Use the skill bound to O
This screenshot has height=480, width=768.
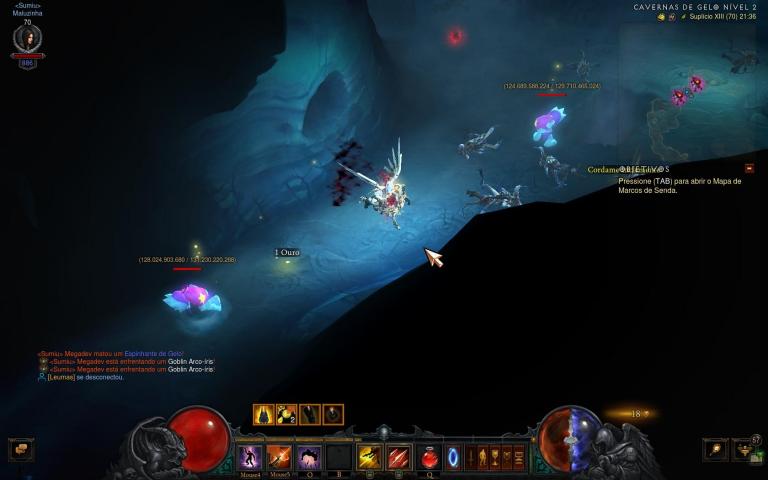tap(310, 458)
